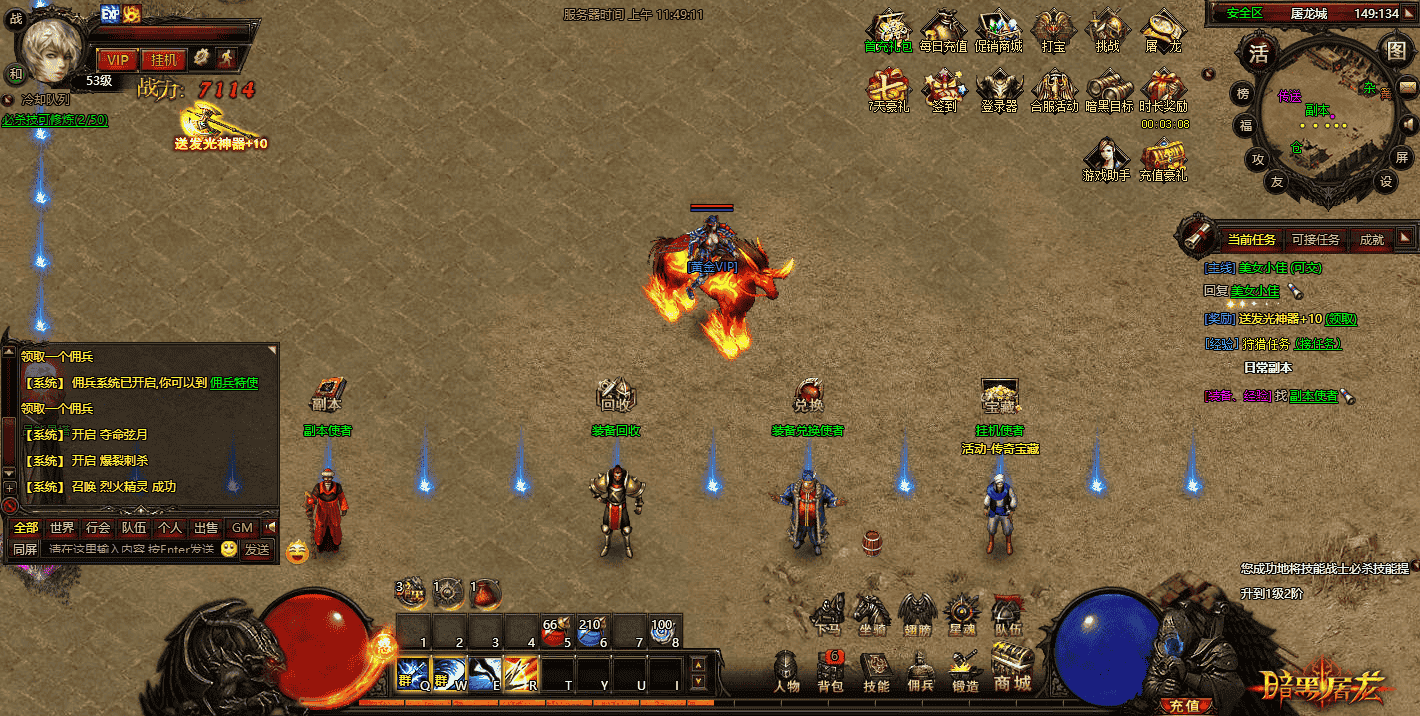This screenshot has height=716, width=1420.
Task: Click the 签到 daily sign-in icon
Action: (943, 89)
